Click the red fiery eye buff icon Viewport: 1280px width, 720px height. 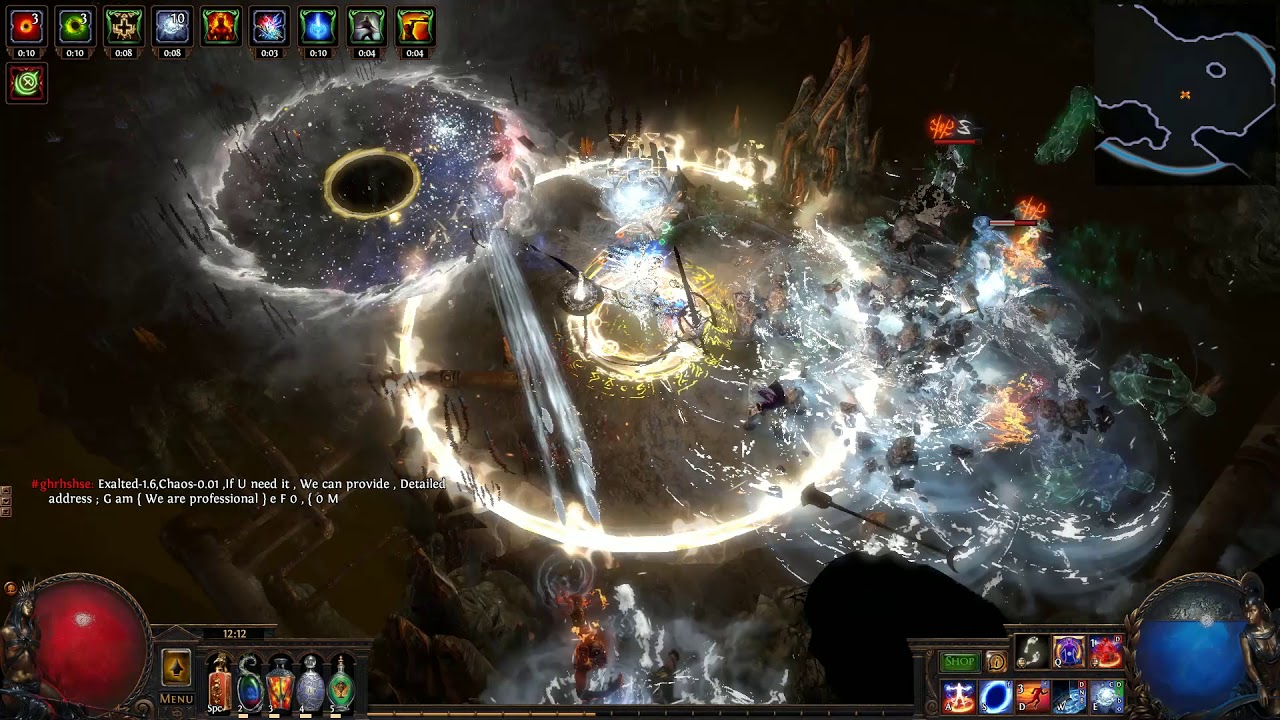26,27
